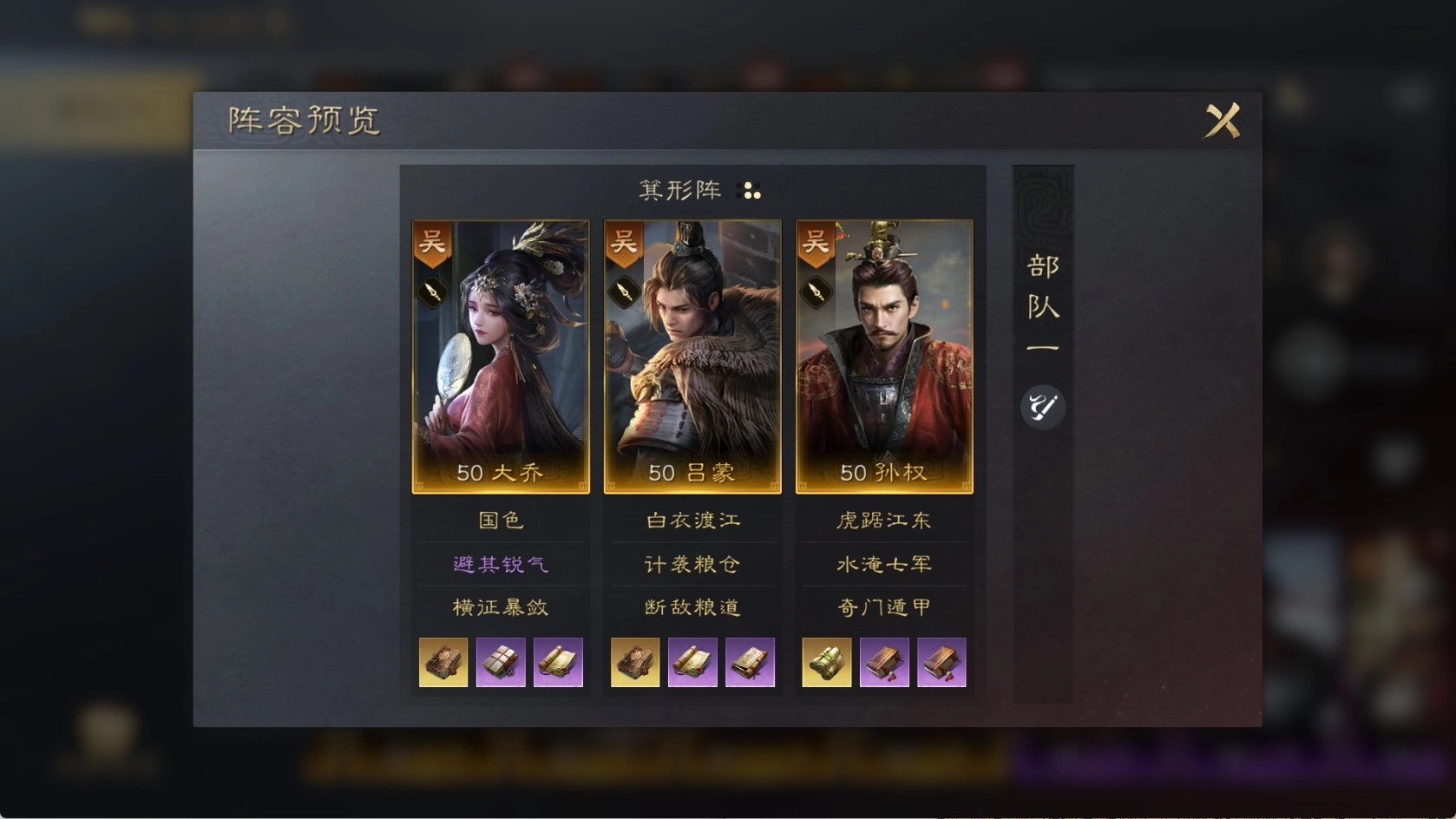The image size is (1456, 819).
Task: View the 国色 skill
Action: click(501, 521)
